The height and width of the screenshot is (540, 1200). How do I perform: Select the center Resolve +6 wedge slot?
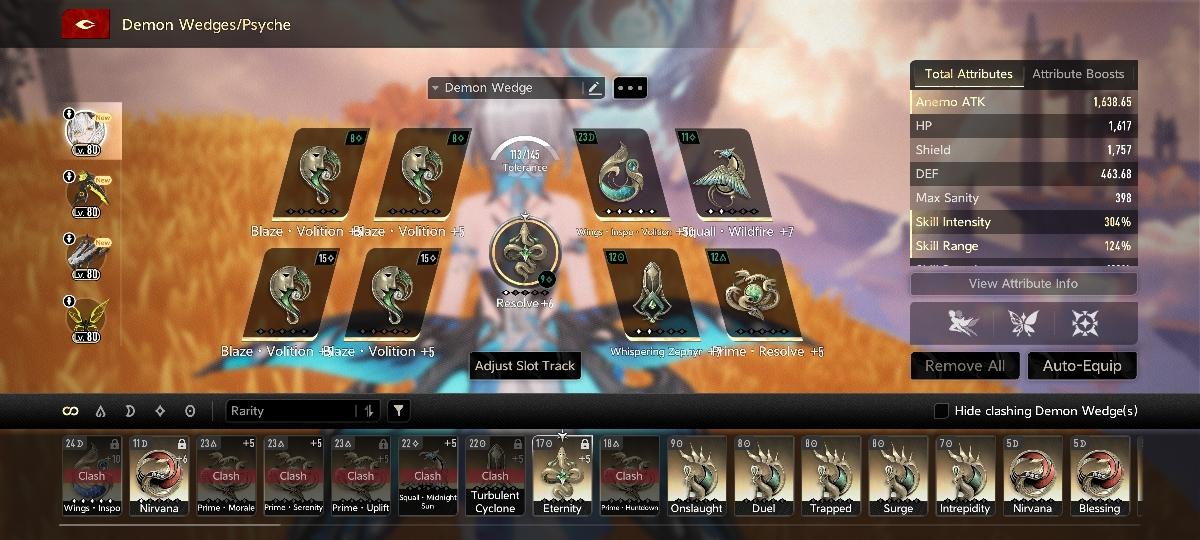[x=525, y=252]
